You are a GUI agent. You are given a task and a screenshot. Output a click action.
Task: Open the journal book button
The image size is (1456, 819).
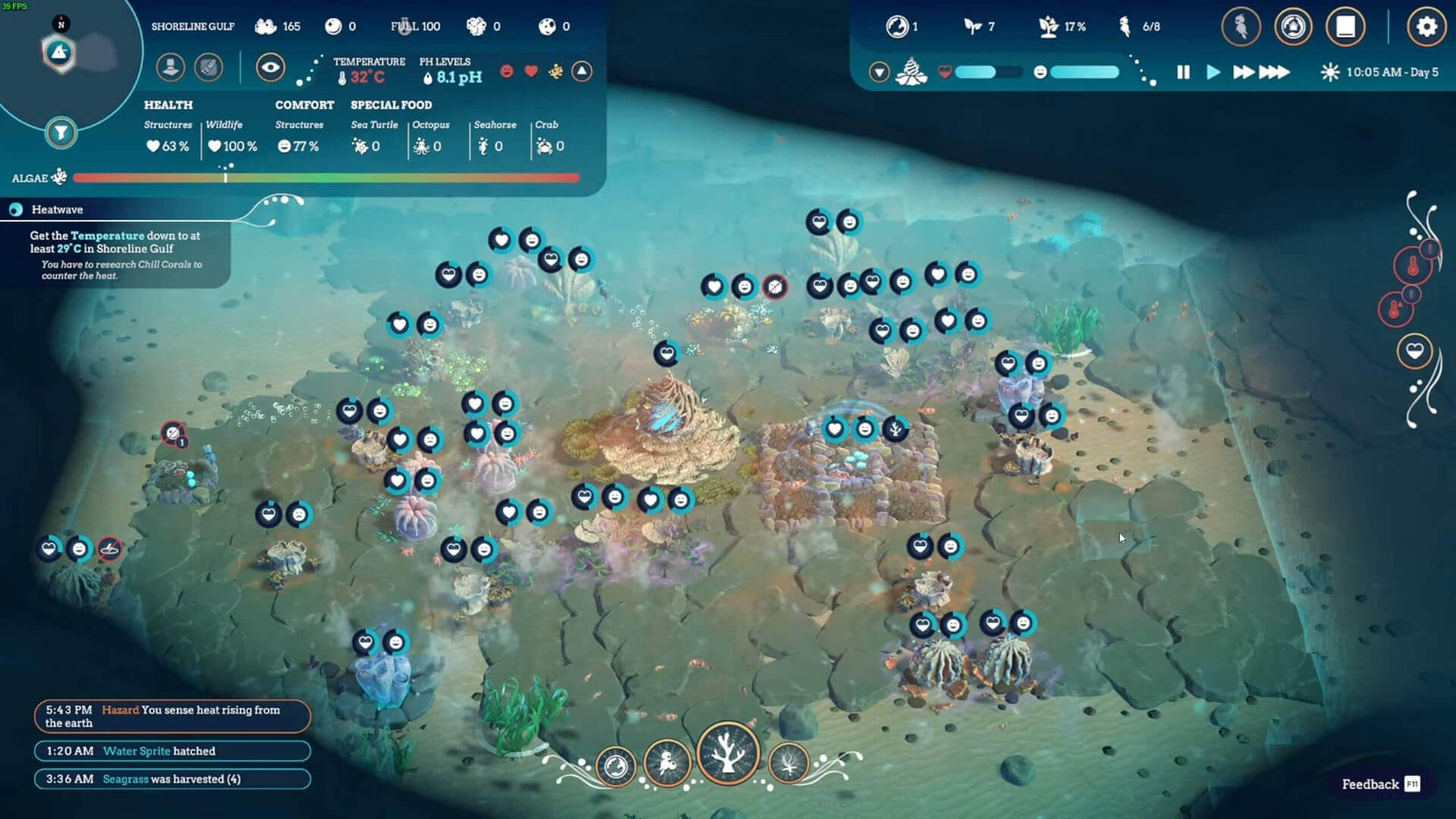point(1345,27)
